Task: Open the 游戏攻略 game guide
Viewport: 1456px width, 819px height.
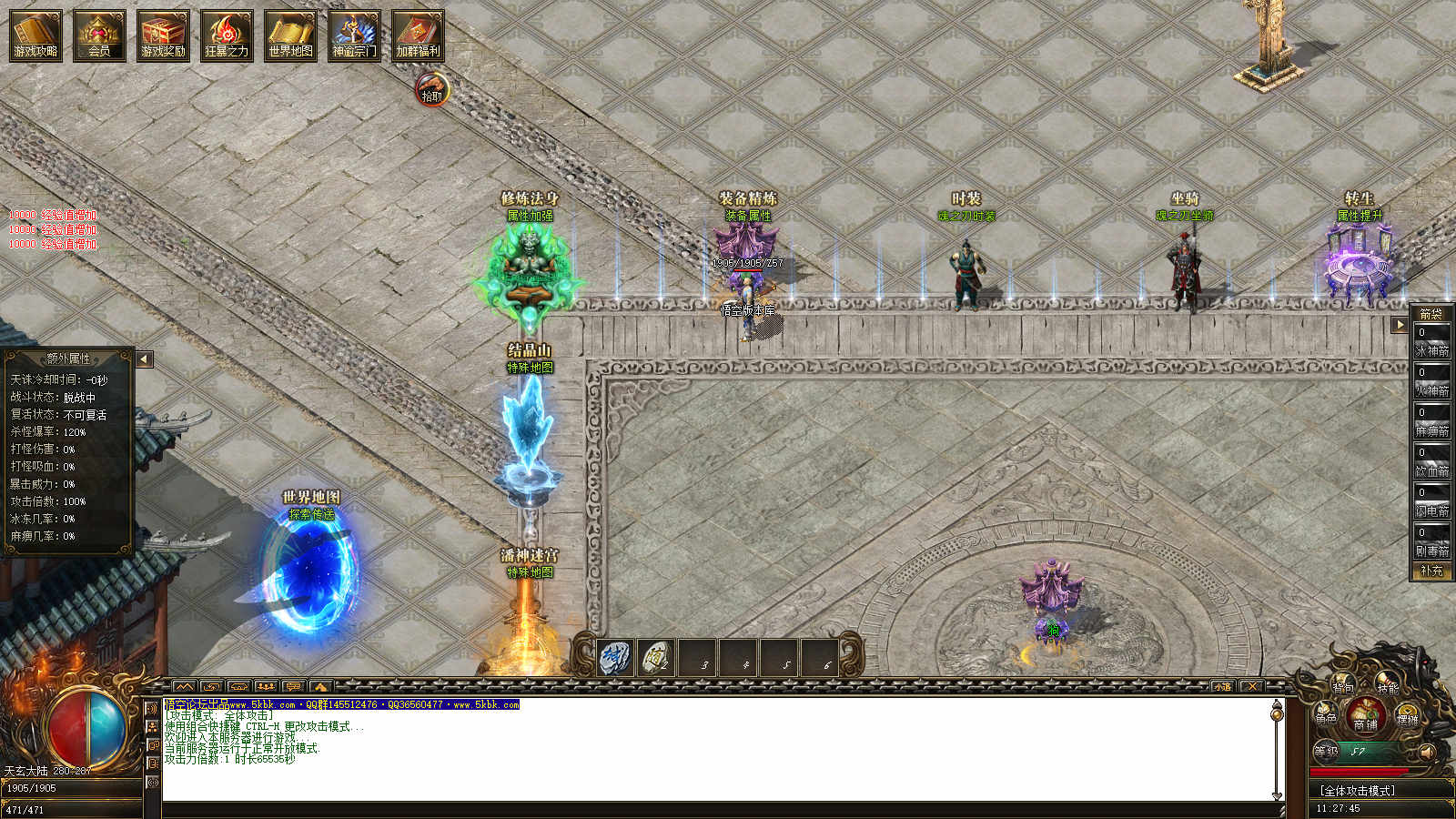Action: pos(35,35)
